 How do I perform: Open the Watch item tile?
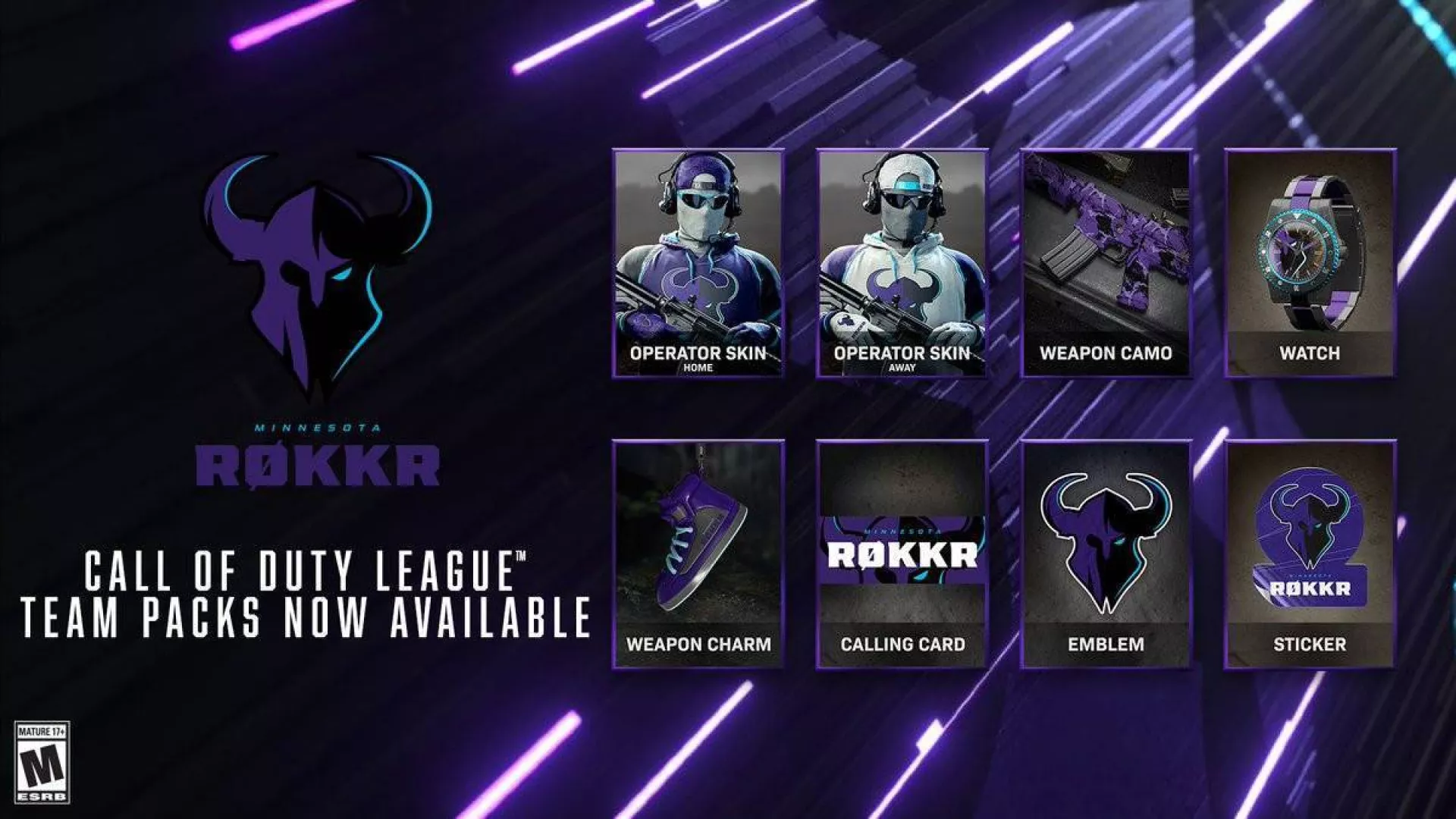click(1310, 263)
